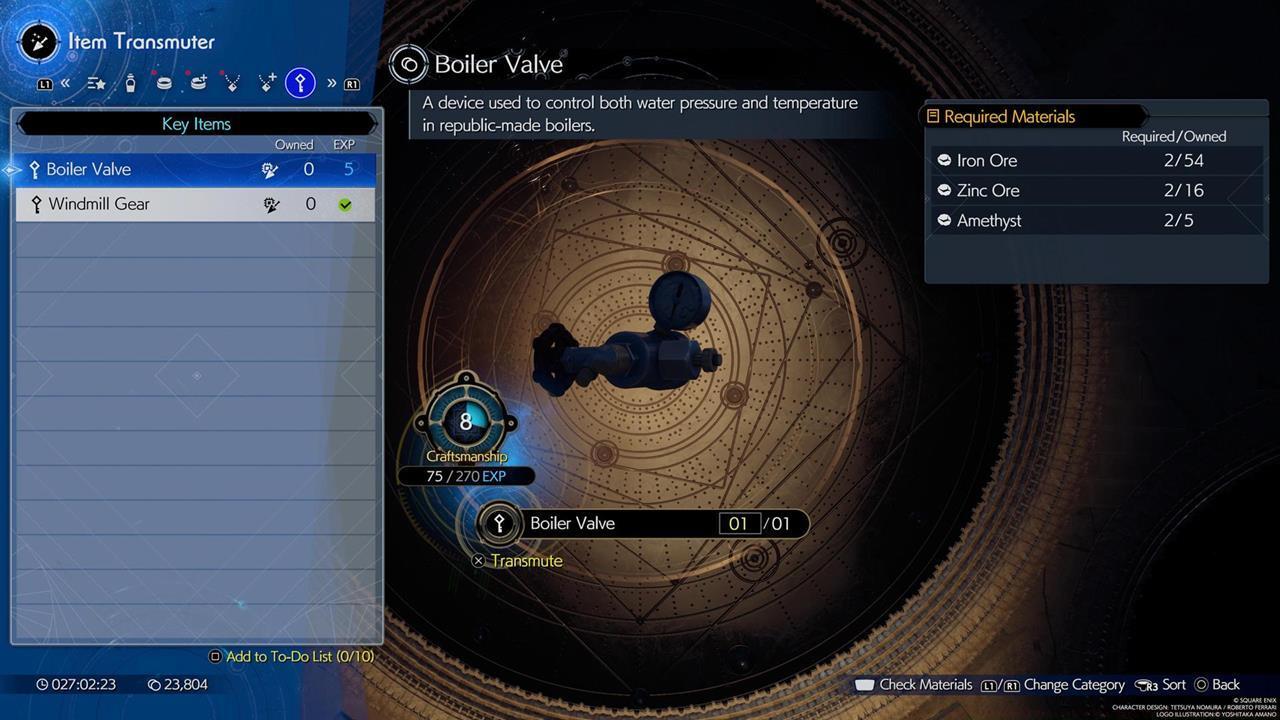Switch to the Key Items tab
This screenshot has width=1280, height=720.
196,123
